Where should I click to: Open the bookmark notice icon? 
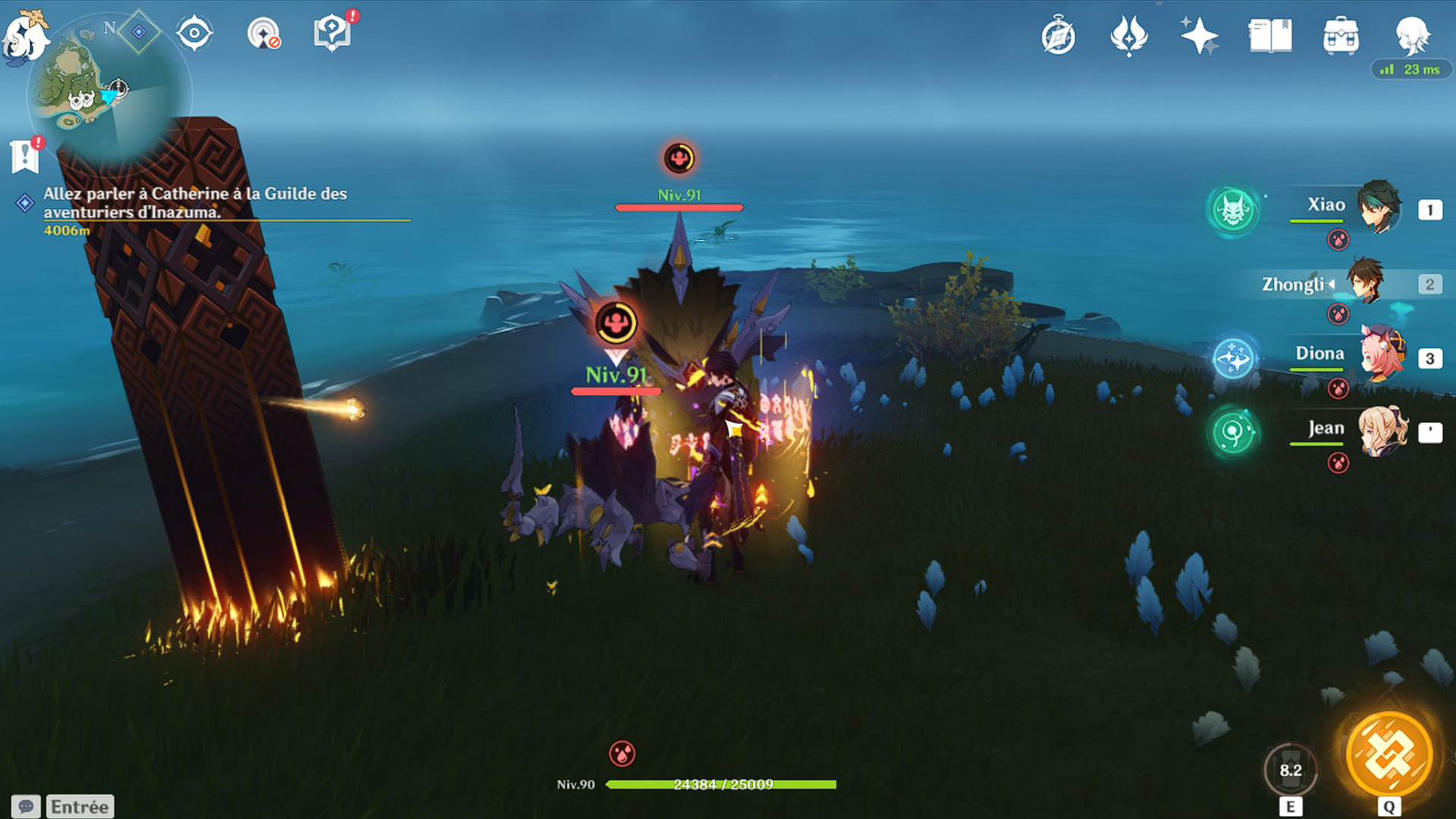[25, 156]
